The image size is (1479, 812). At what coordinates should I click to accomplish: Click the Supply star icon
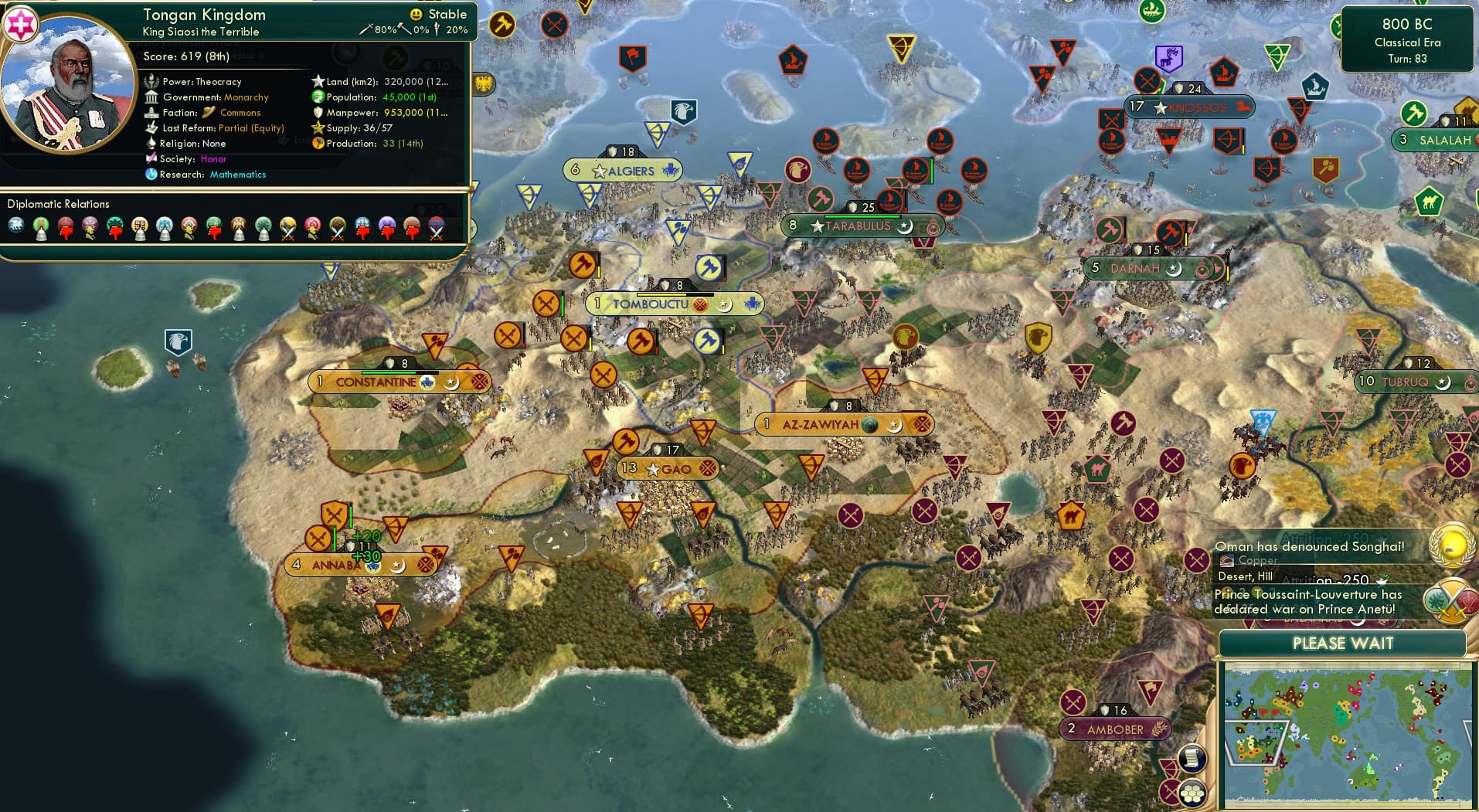(x=317, y=127)
